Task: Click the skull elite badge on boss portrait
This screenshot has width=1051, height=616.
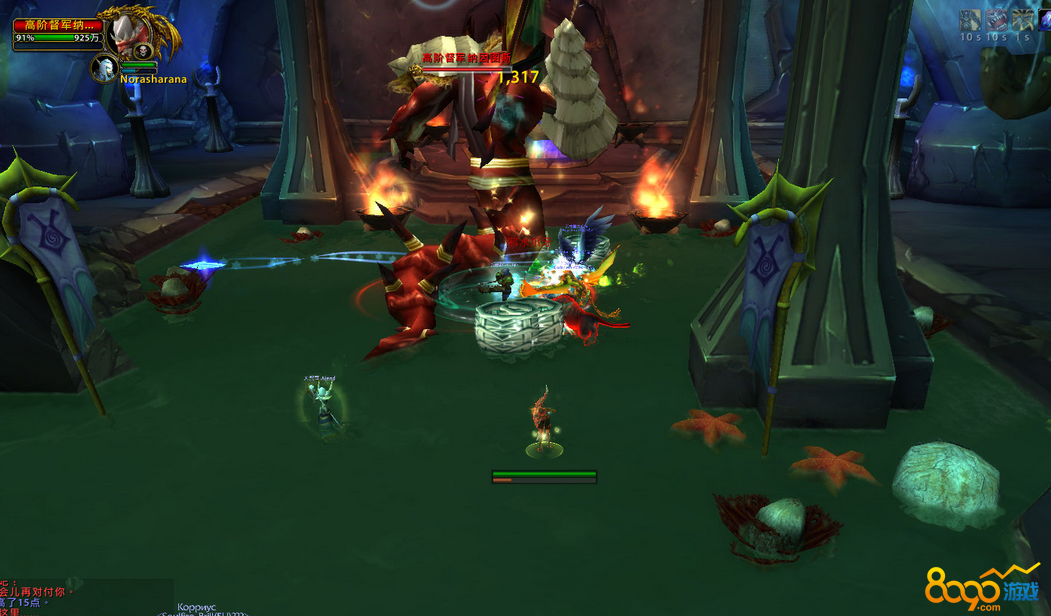Action: [x=144, y=51]
